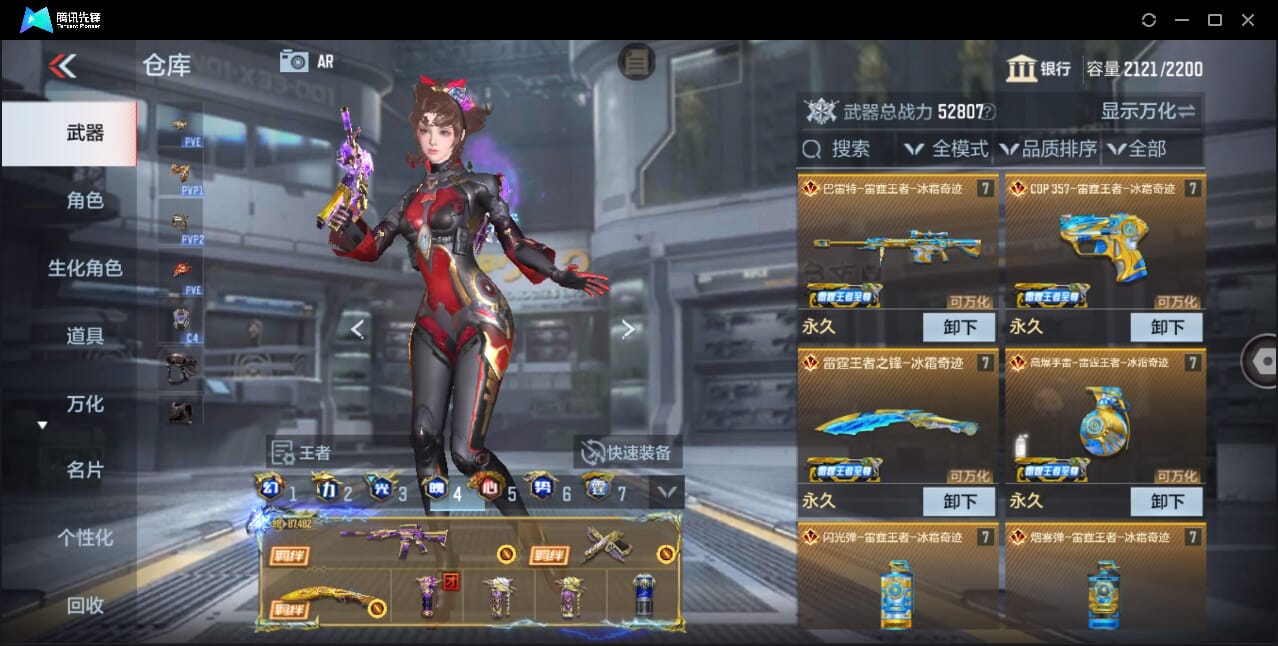Maximize the emulator window

coord(1214,20)
